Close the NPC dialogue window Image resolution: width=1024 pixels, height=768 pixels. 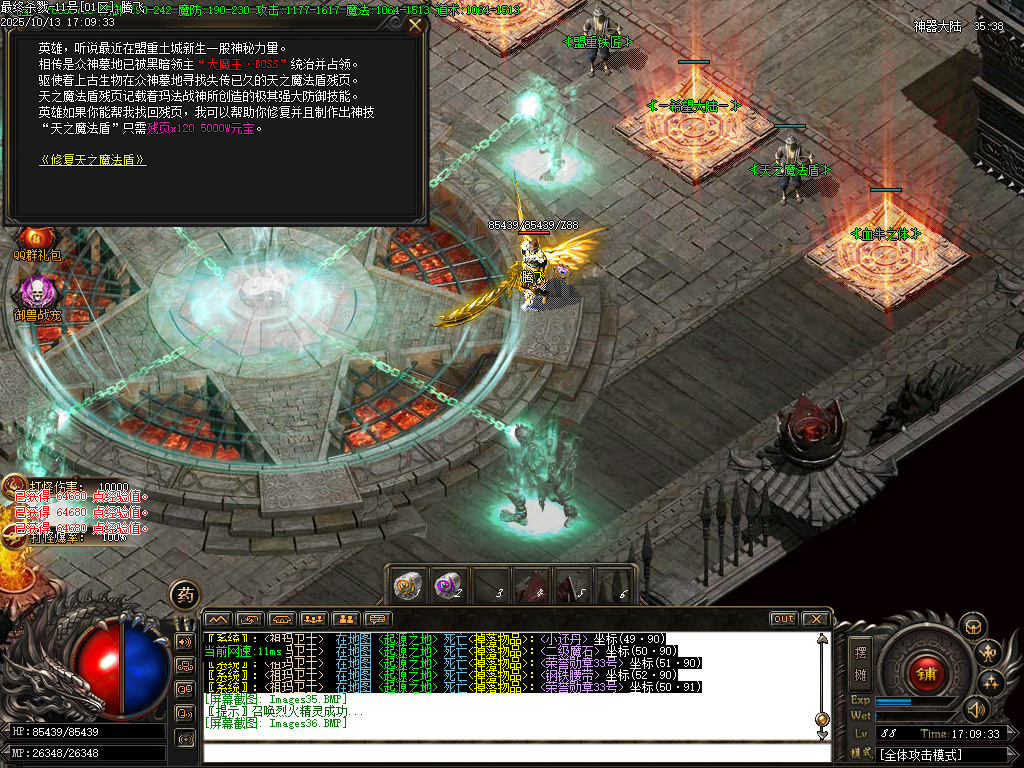[x=415, y=26]
